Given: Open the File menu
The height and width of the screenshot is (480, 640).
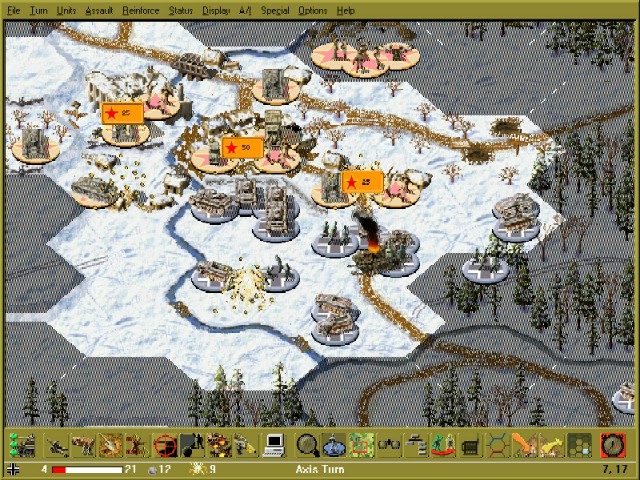Looking at the screenshot, I should coord(14,10).
